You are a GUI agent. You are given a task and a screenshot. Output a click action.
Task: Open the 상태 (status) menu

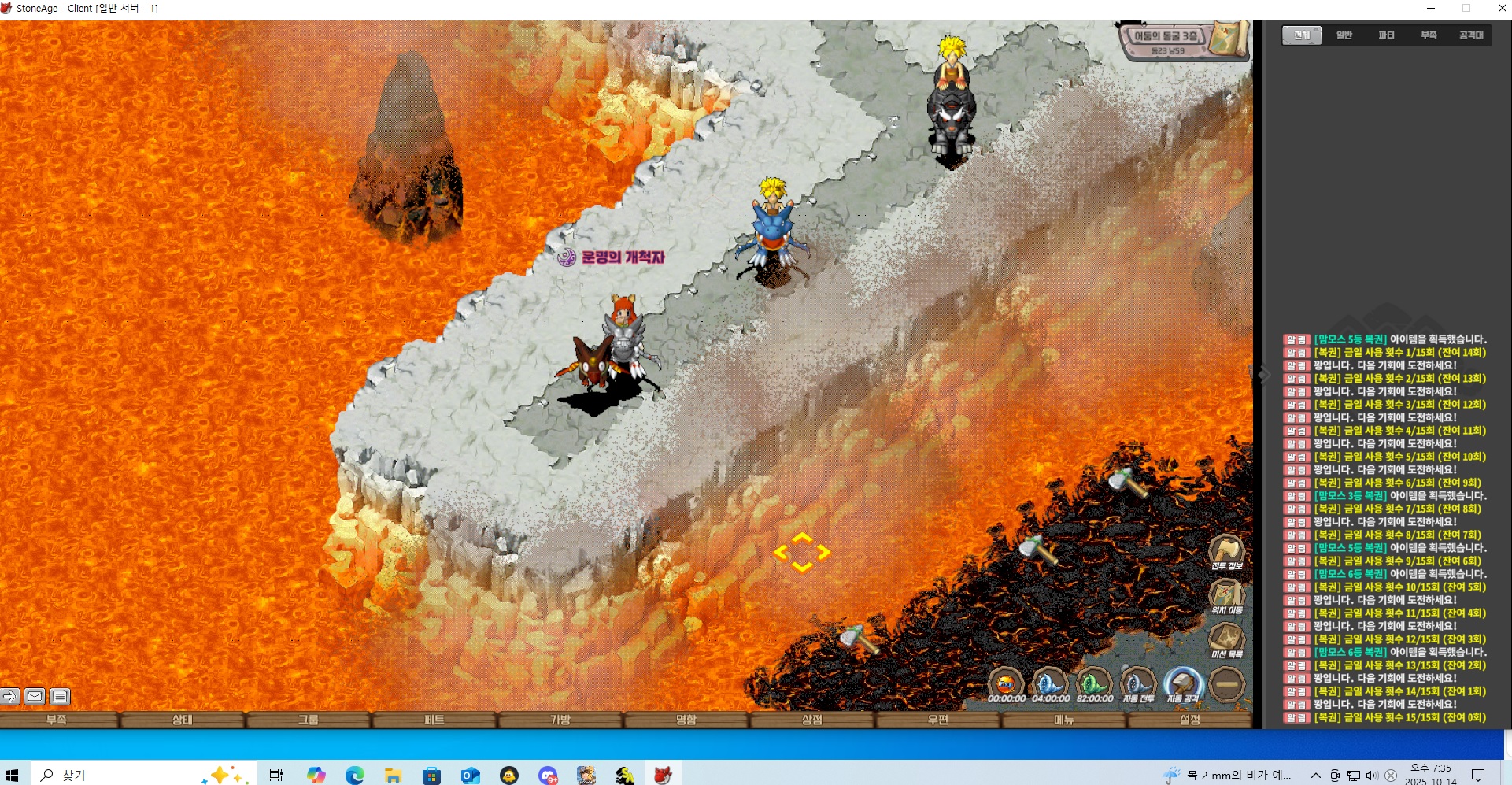(183, 720)
